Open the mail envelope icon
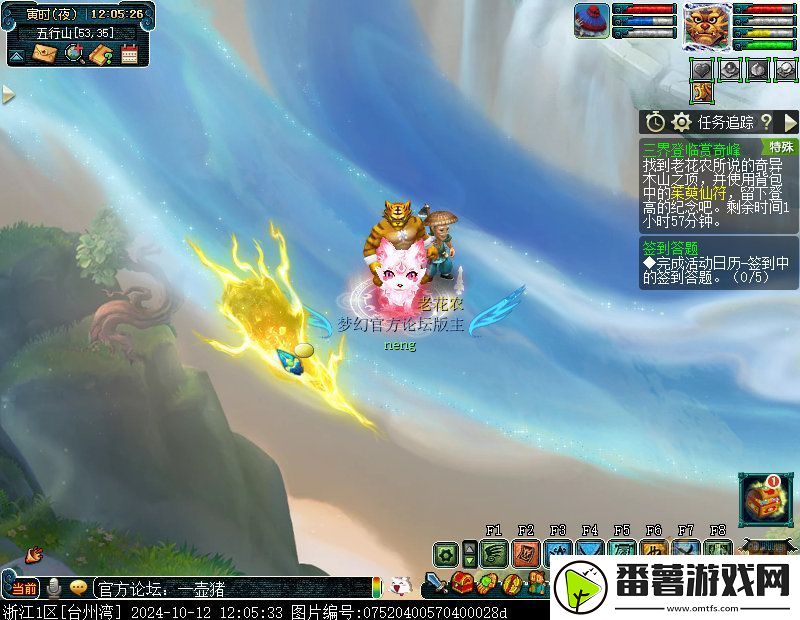800x620 pixels. [46, 54]
